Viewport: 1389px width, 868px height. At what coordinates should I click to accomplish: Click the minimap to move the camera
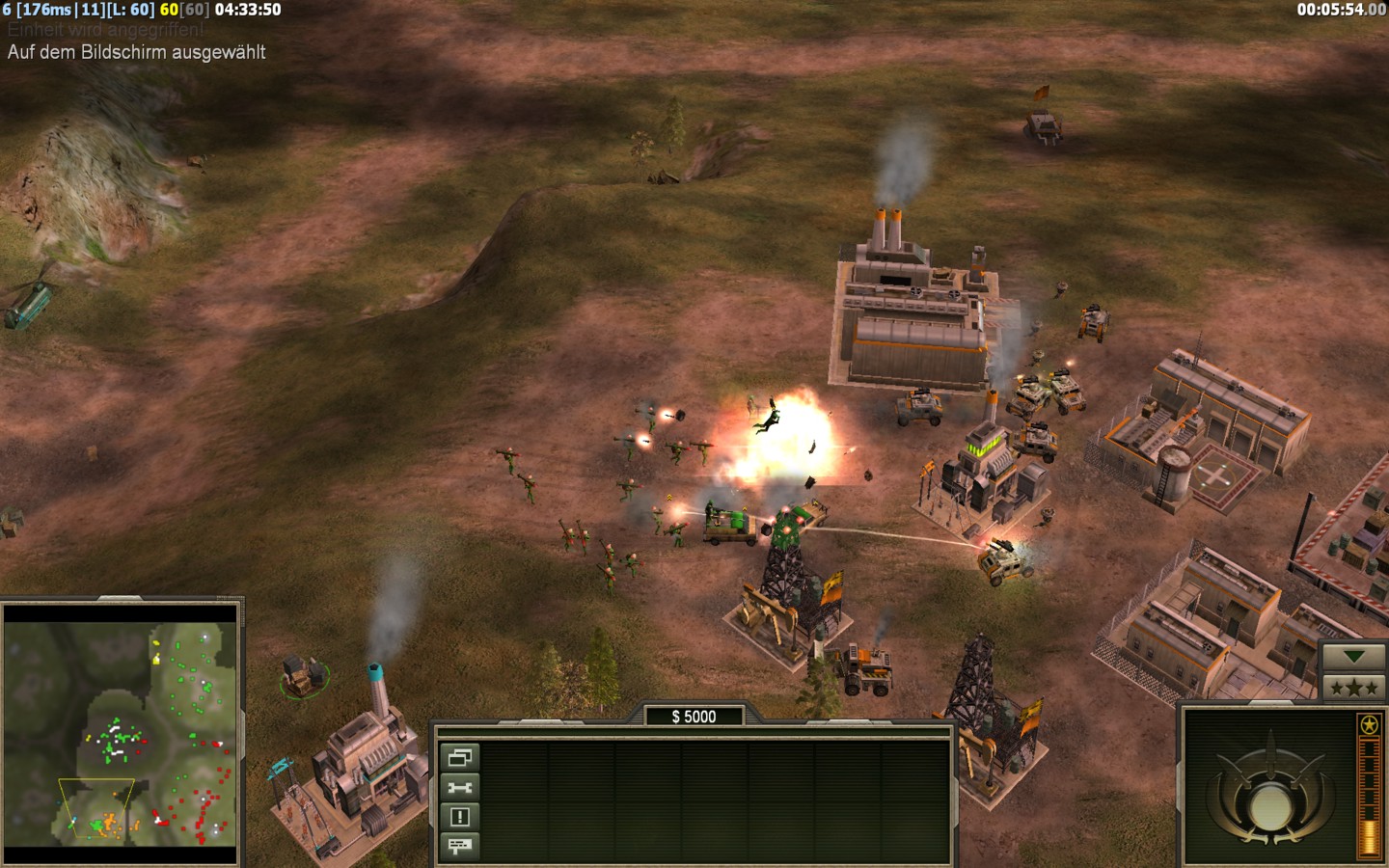point(121,733)
